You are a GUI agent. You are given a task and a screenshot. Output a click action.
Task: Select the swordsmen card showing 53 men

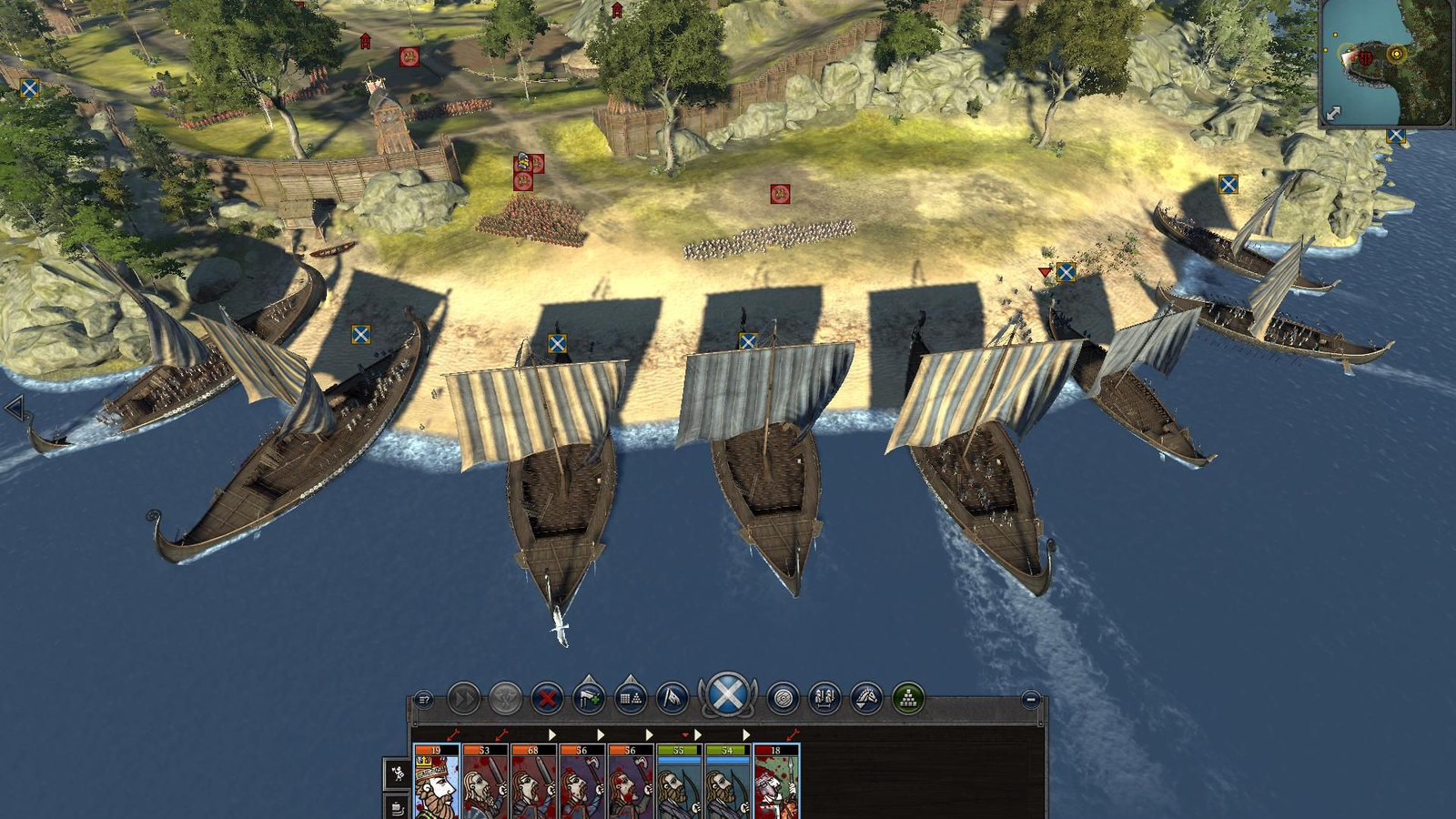pos(485,783)
